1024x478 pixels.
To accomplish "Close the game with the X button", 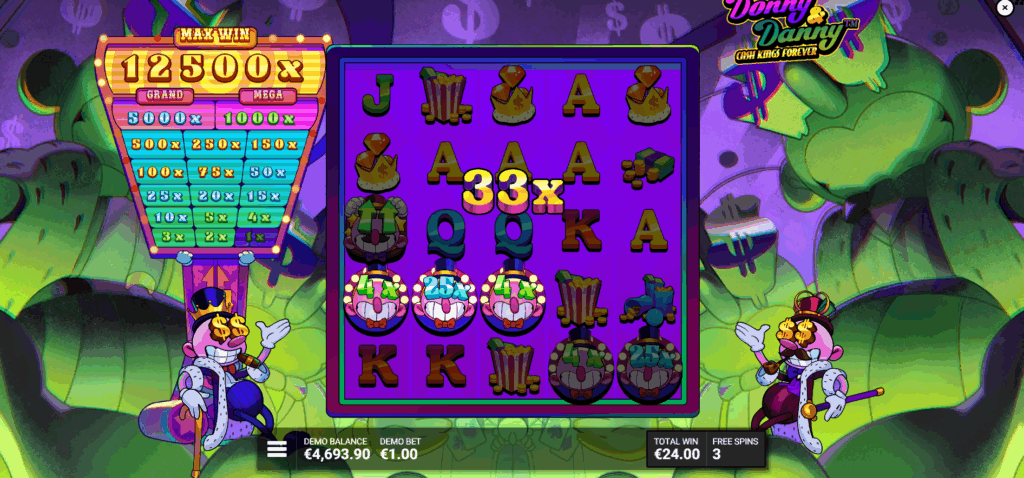I will [x=1004, y=8].
